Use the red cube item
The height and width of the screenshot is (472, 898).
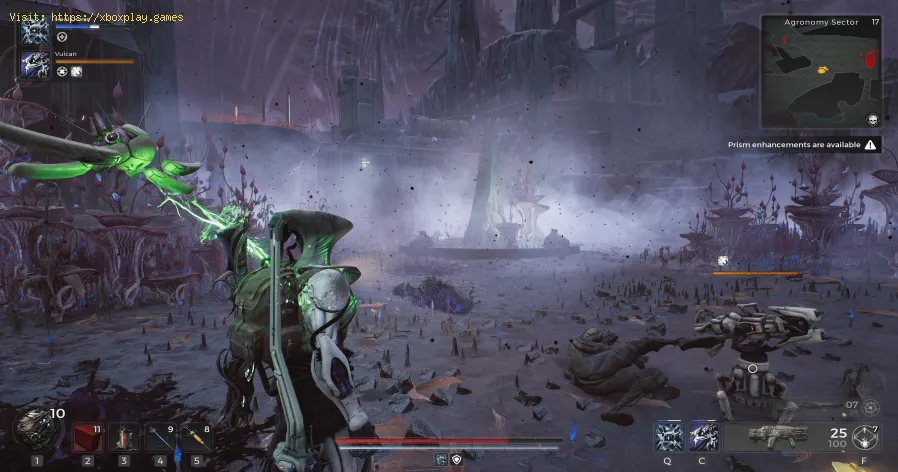pyautogui.click(x=87, y=436)
